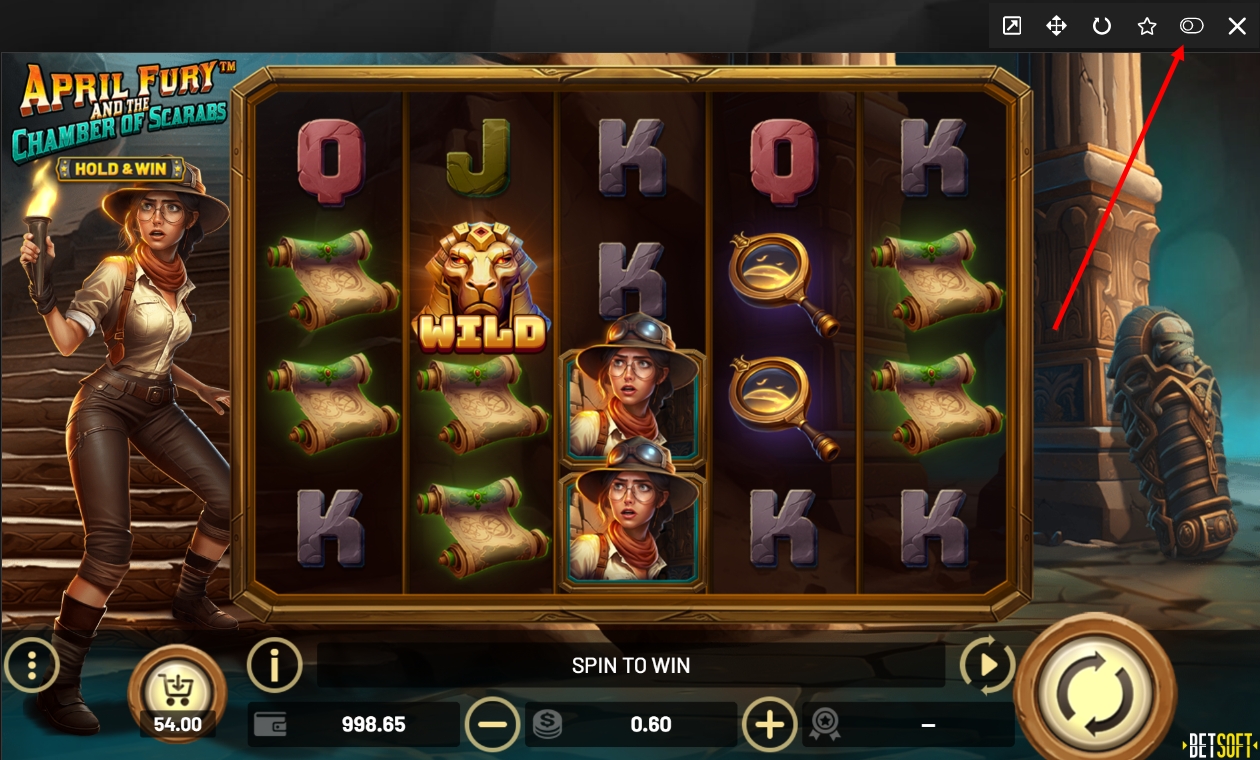The height and width of the screenshot is (760, 1260).
Task: Open the game in a new window
Action: tap(1012, 27)
